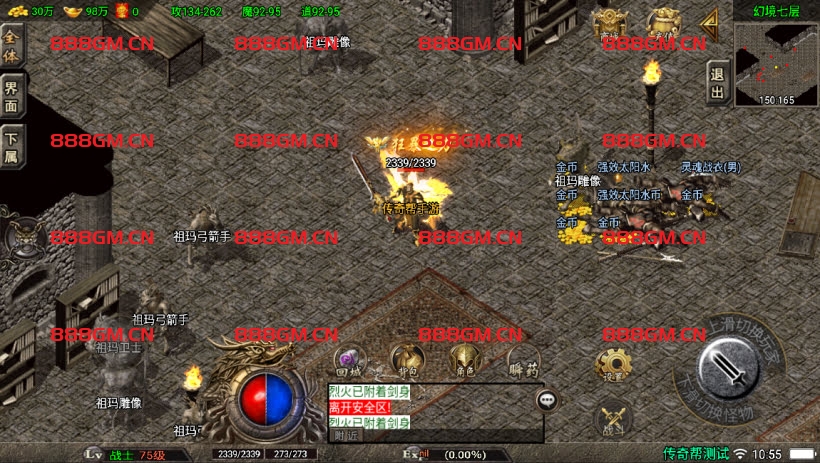Show the 角色 character sheet
820x463 pixels.
click(x=462, y=360)
